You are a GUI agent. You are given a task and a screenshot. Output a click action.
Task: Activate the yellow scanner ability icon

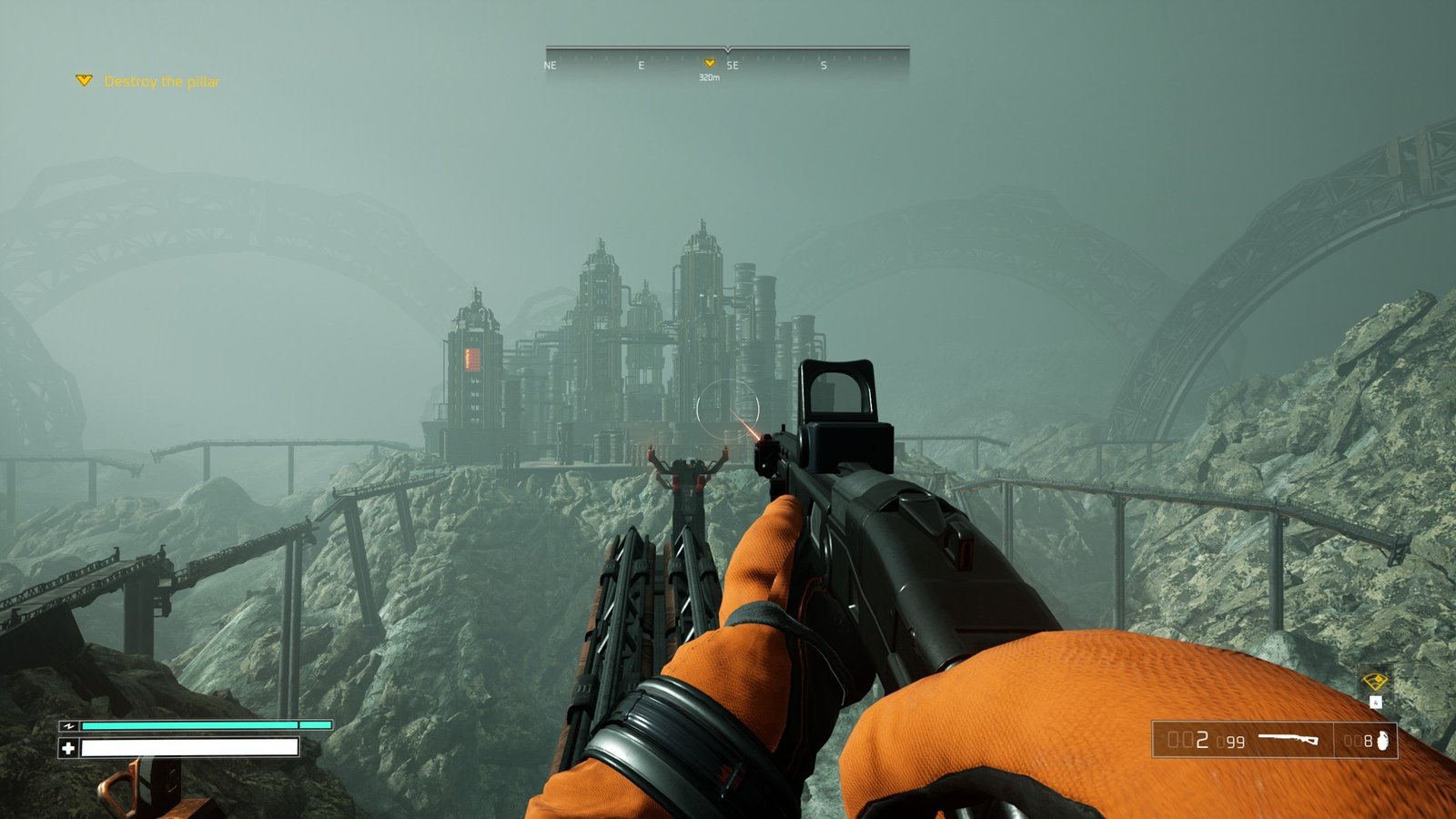tap(1374, 682)
